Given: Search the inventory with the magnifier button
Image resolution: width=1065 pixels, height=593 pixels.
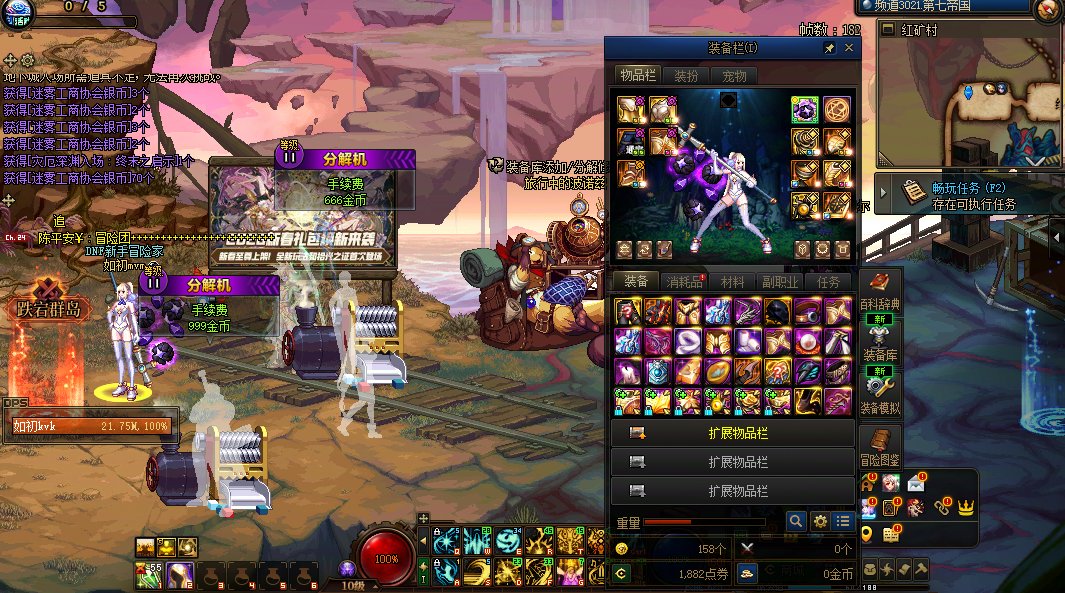Looking at the screenshot, I should [x=796, y=521].
